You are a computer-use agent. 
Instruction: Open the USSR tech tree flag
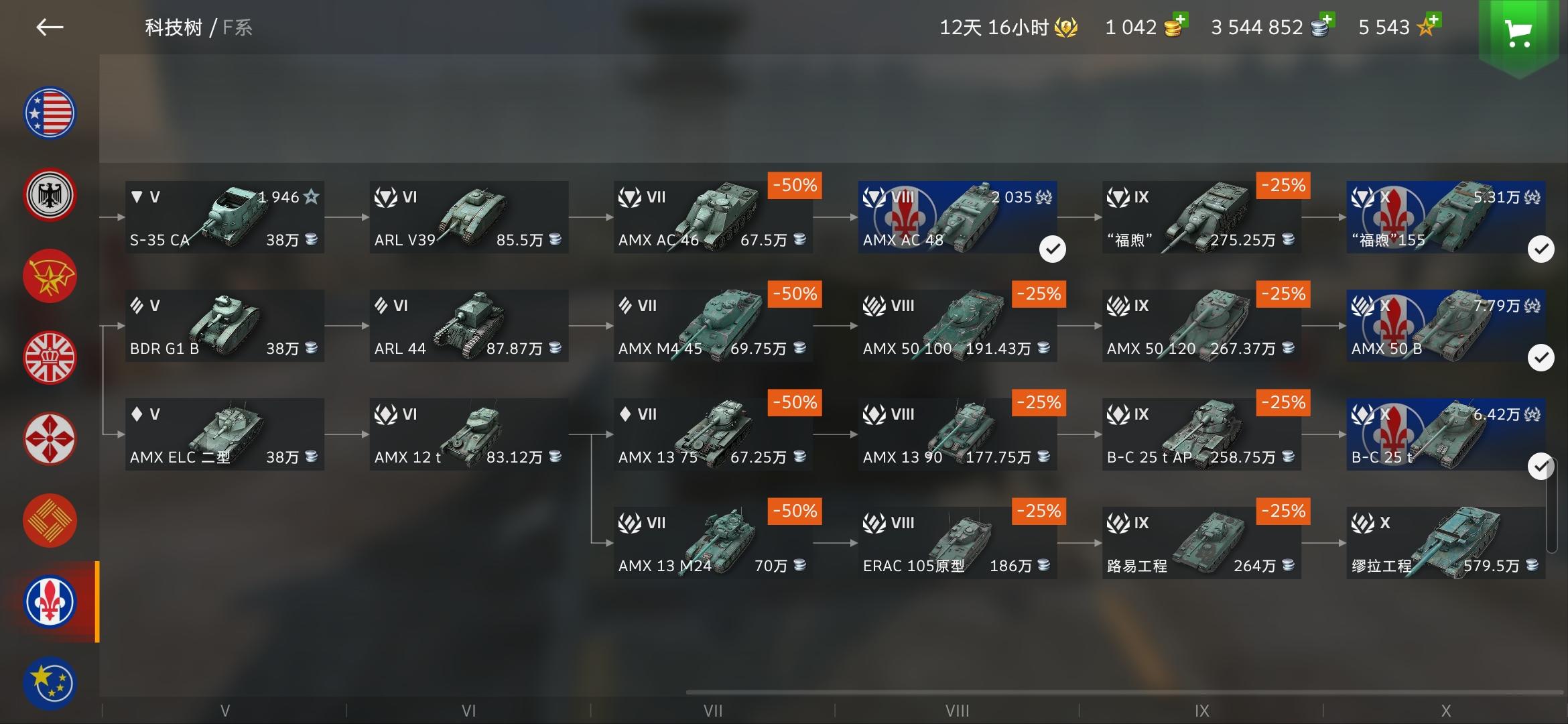(50, 276)
